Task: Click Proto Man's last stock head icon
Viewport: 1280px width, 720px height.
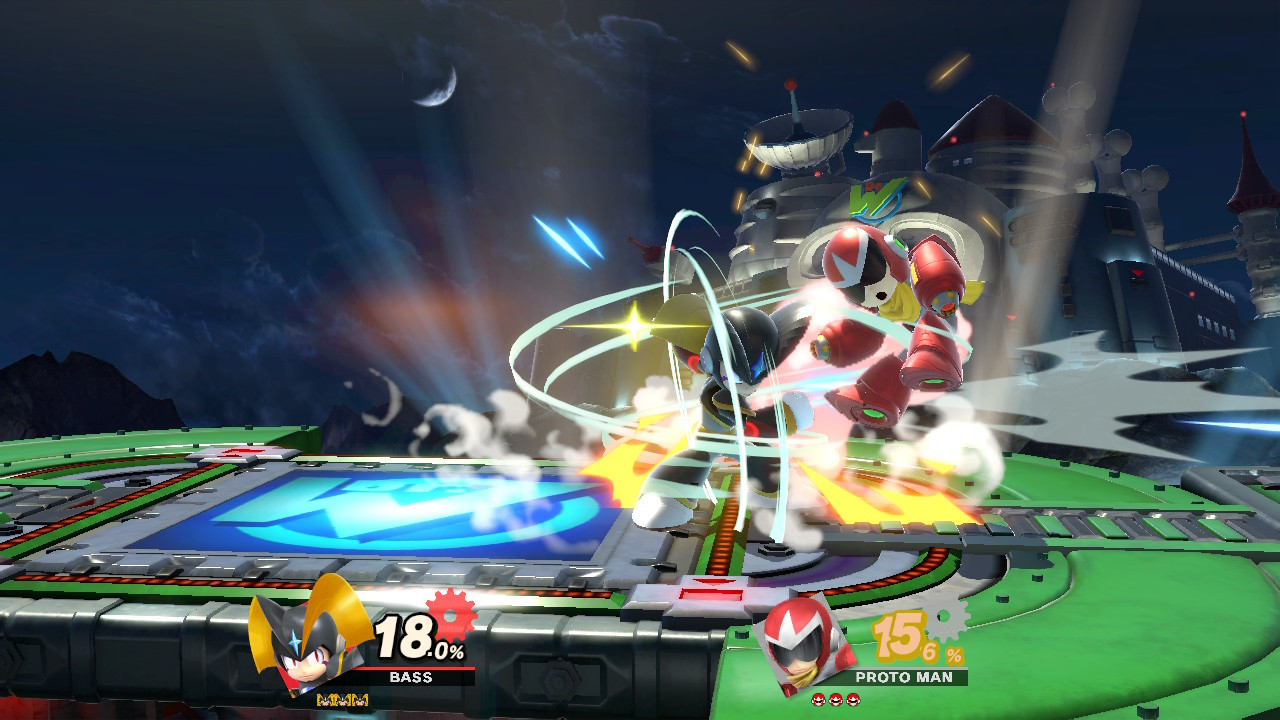Action: point(852,700)
